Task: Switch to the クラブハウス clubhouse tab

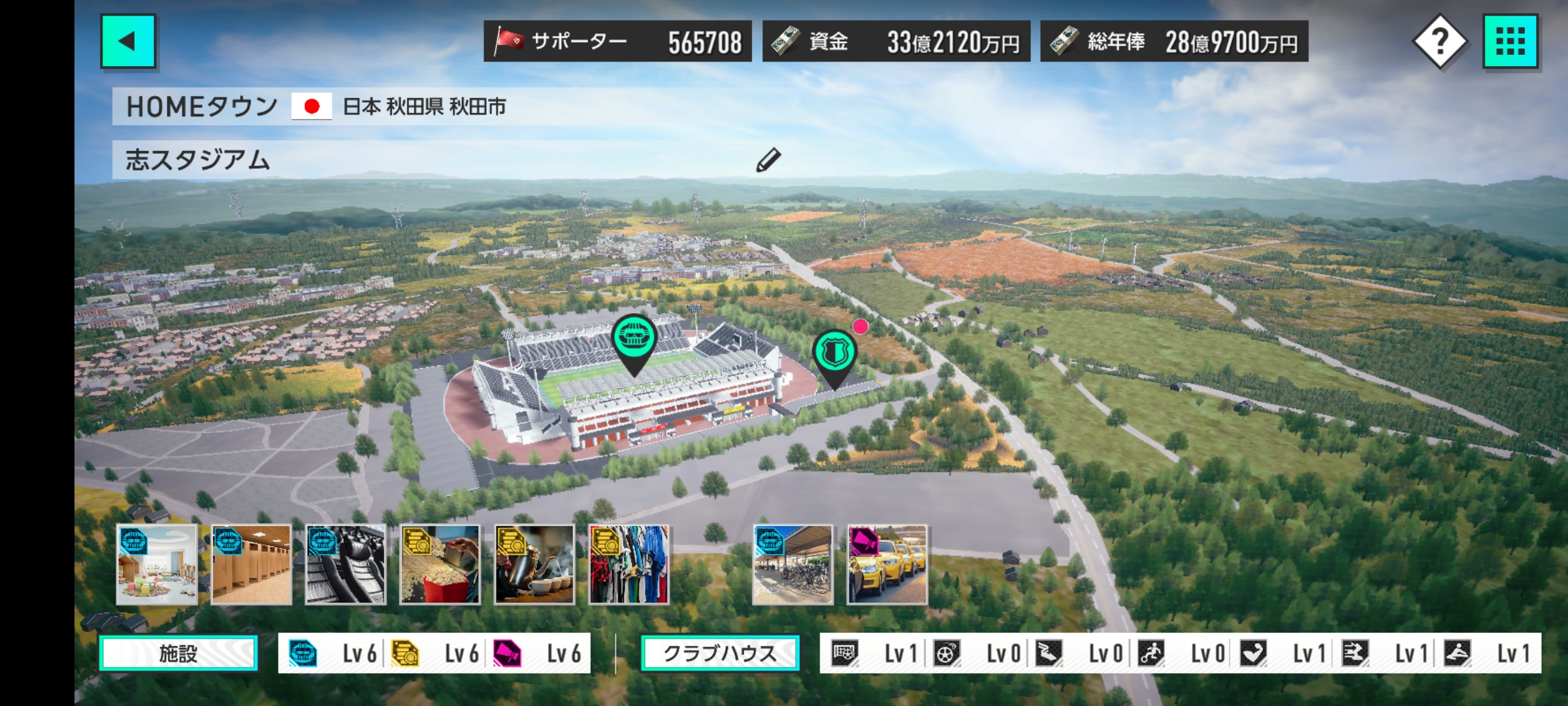Action: click(x=720, y=653)
